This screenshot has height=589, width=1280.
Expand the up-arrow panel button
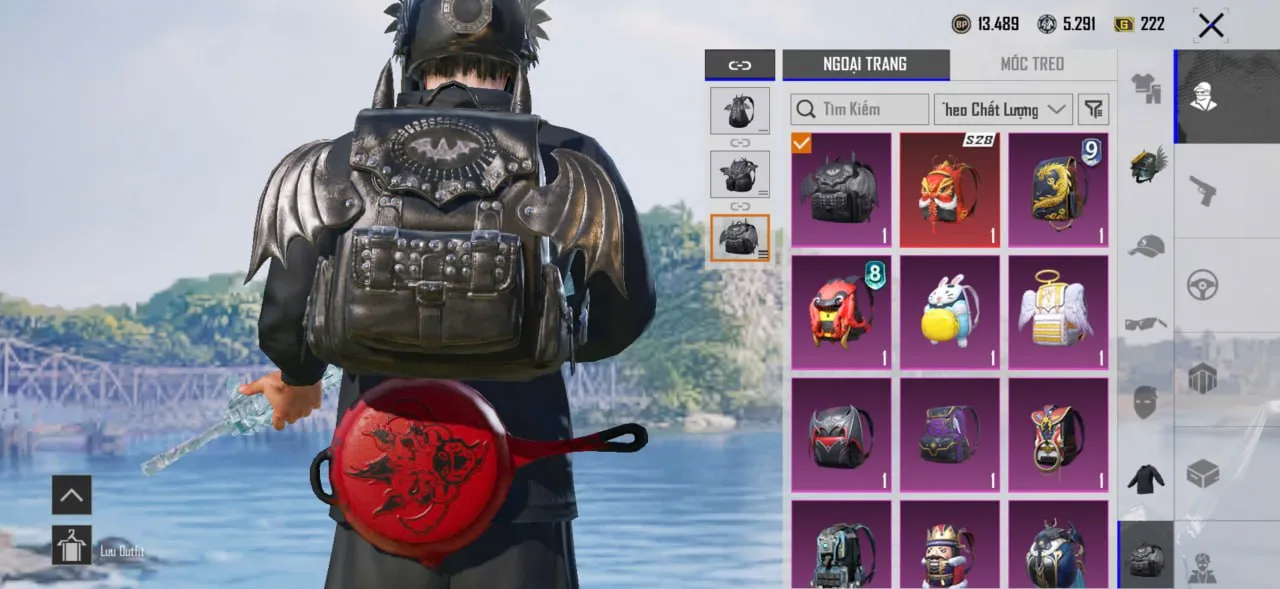[x=72, y=494]
